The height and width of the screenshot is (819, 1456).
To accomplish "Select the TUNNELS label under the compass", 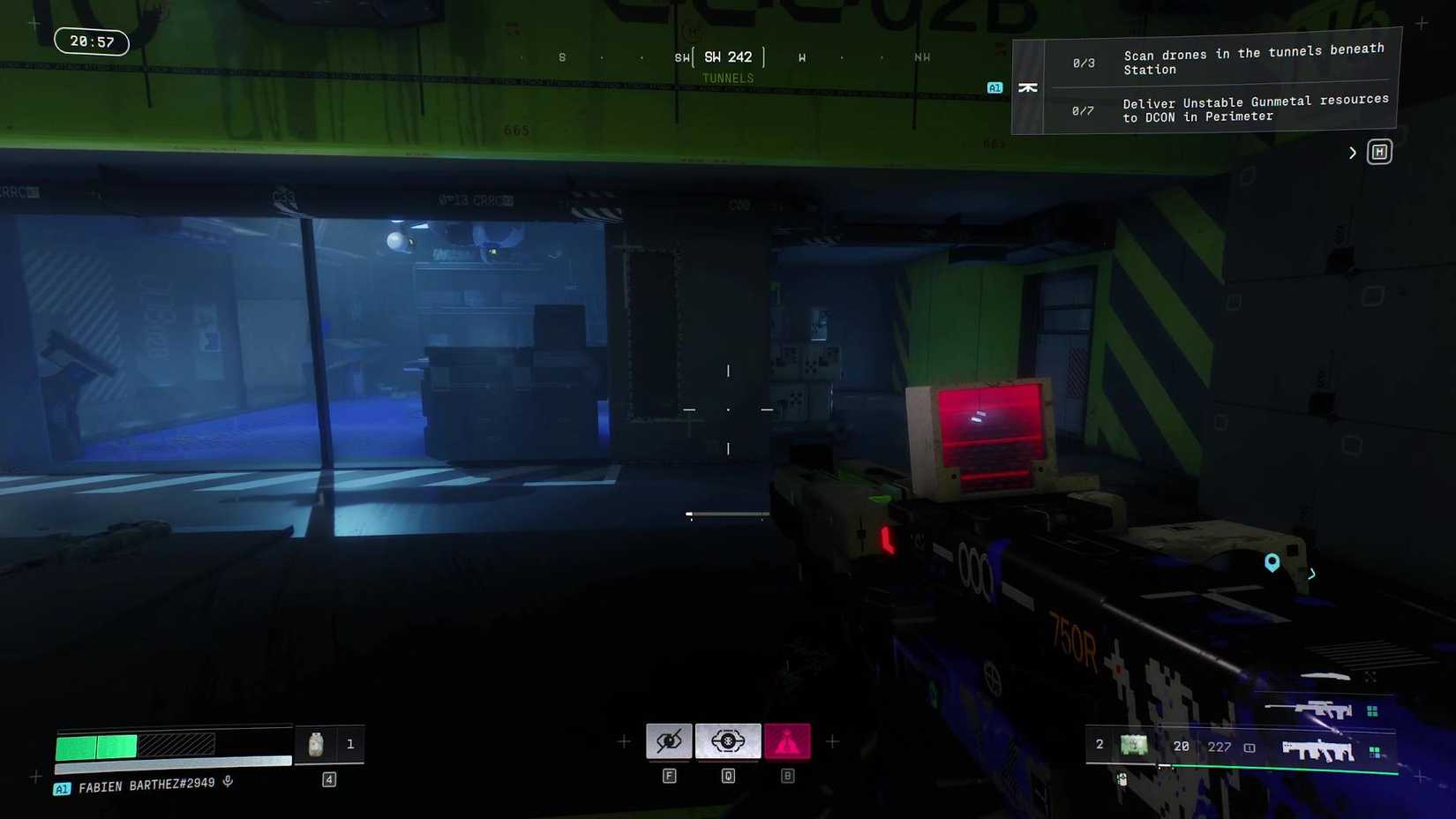I will (729, 78).
